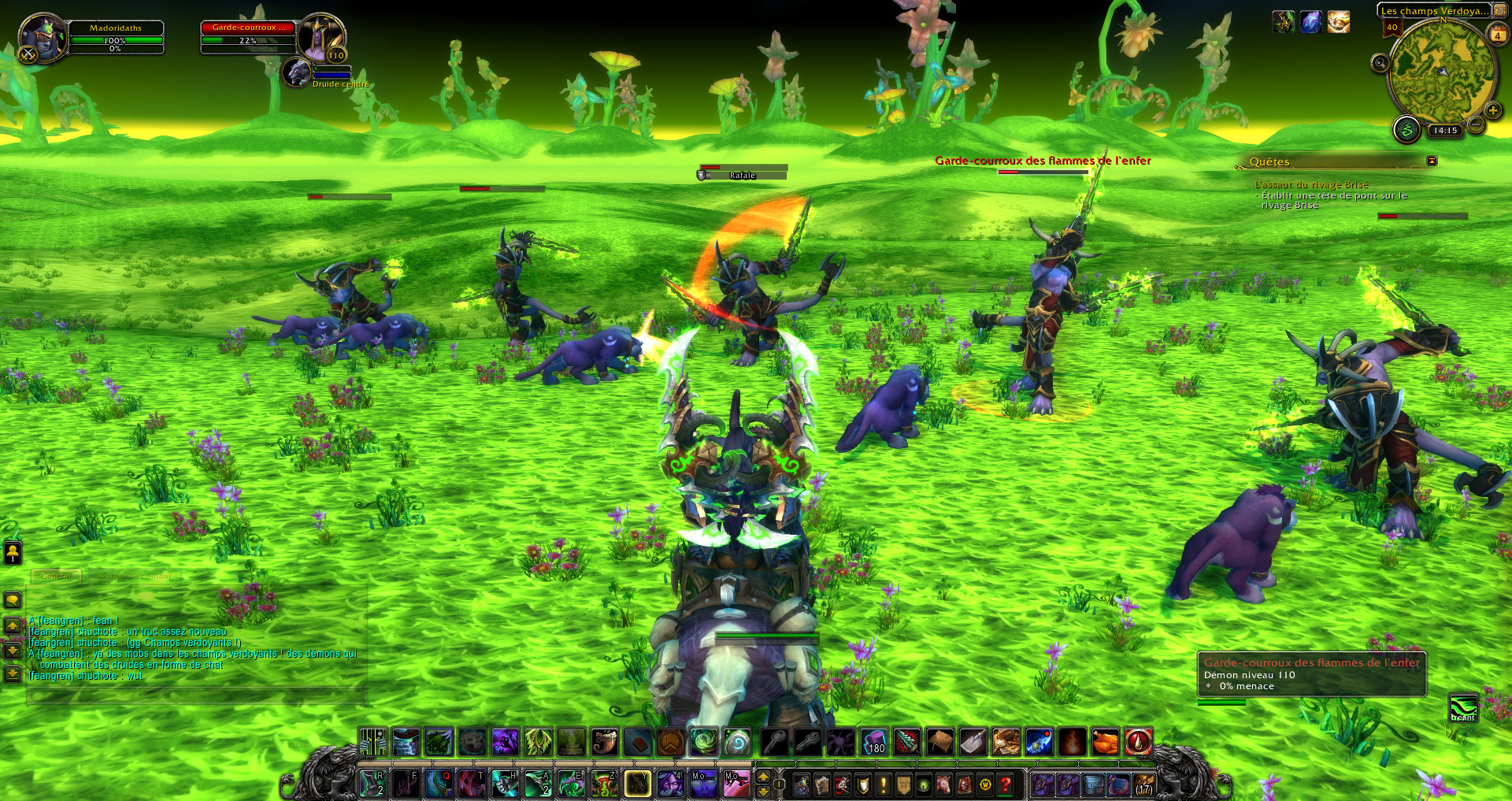Open the calendar showing day 4
This screenshot has height=801, width=1512.
coord(1497,34)
